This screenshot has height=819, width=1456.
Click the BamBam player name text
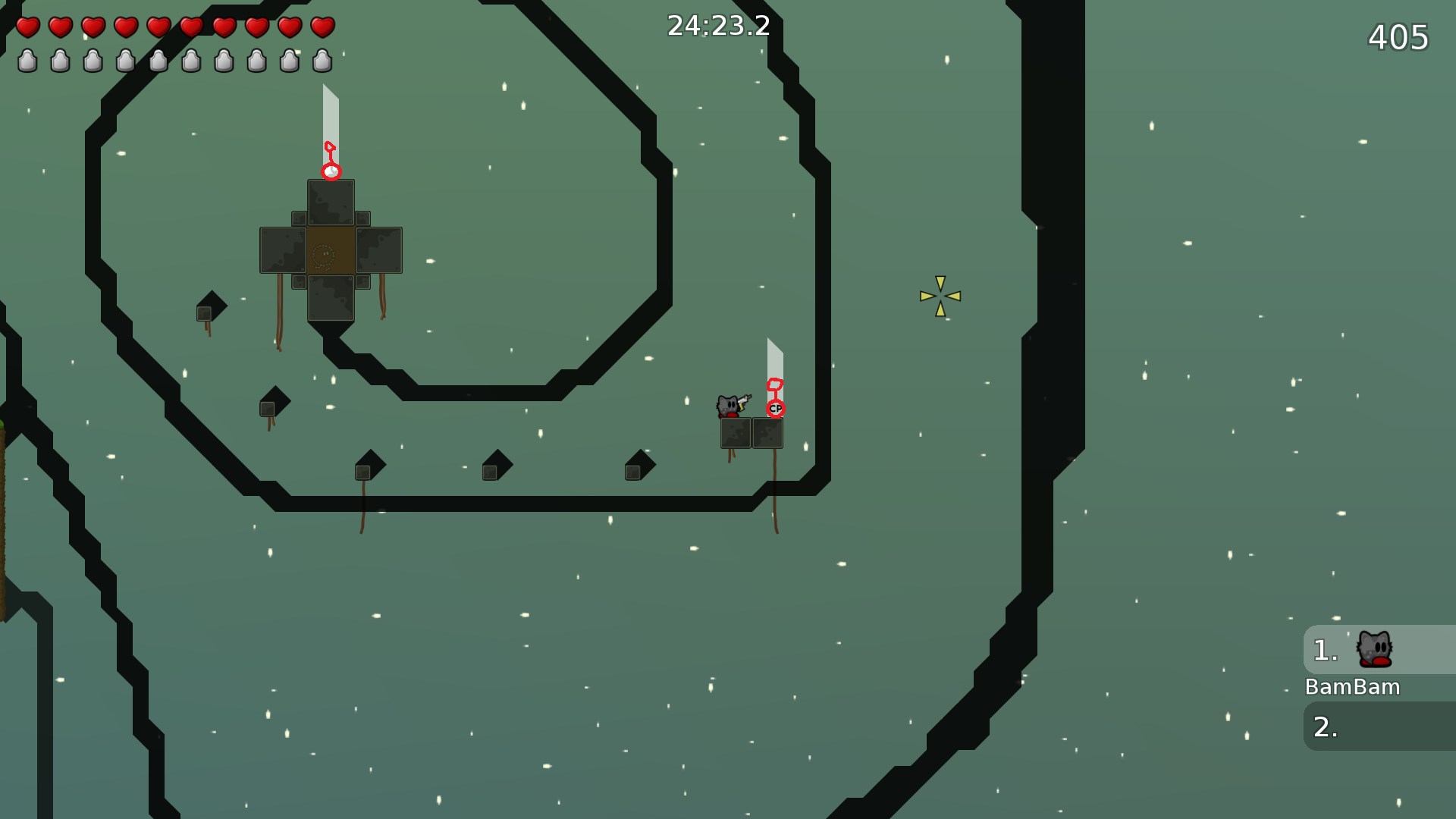click(x=1353, y=687)
